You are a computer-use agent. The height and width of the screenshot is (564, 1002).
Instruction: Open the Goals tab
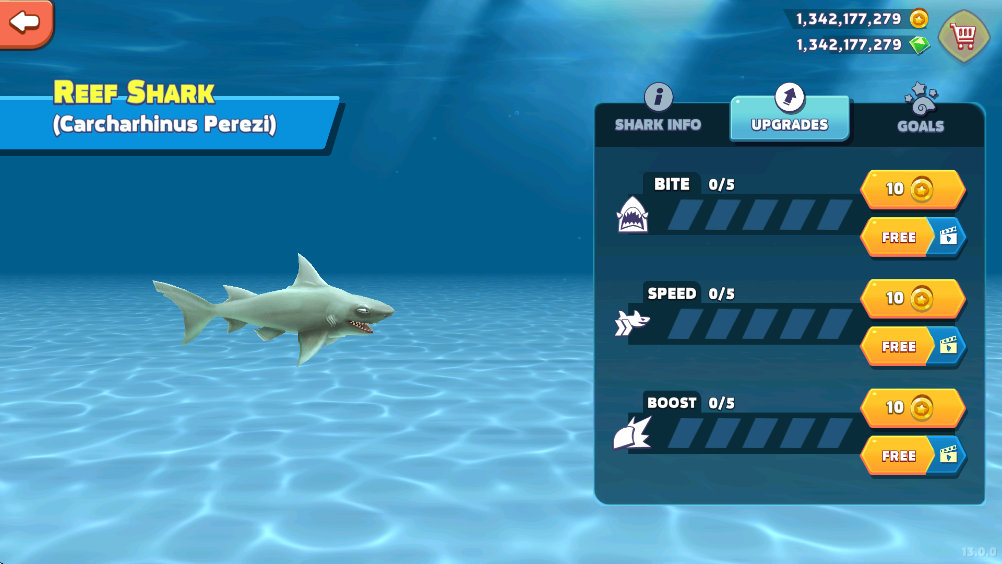point(920,112)
